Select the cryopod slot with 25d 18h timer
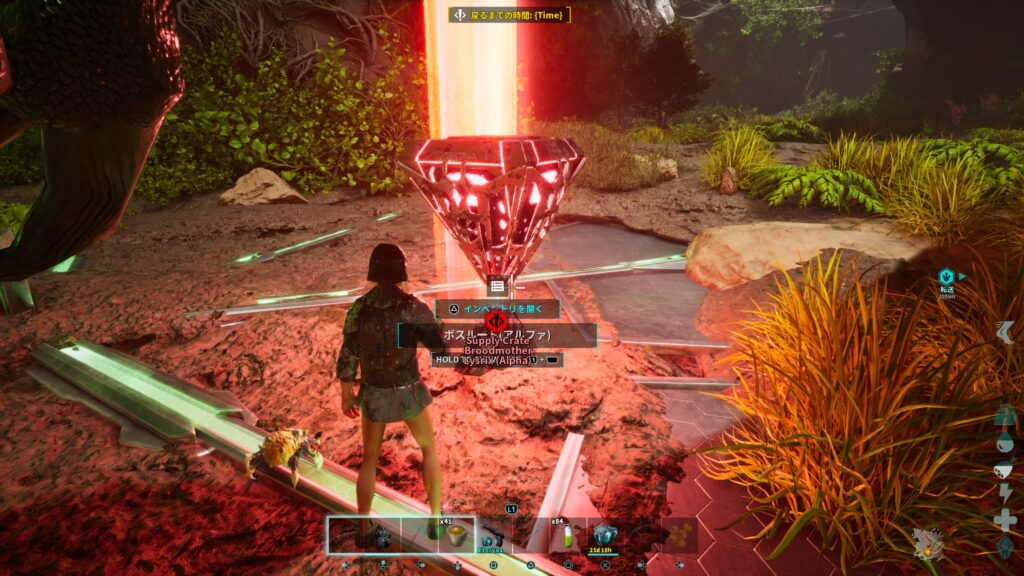The width and height of the screenshot is (1024, 576). (x=605, y=535)
